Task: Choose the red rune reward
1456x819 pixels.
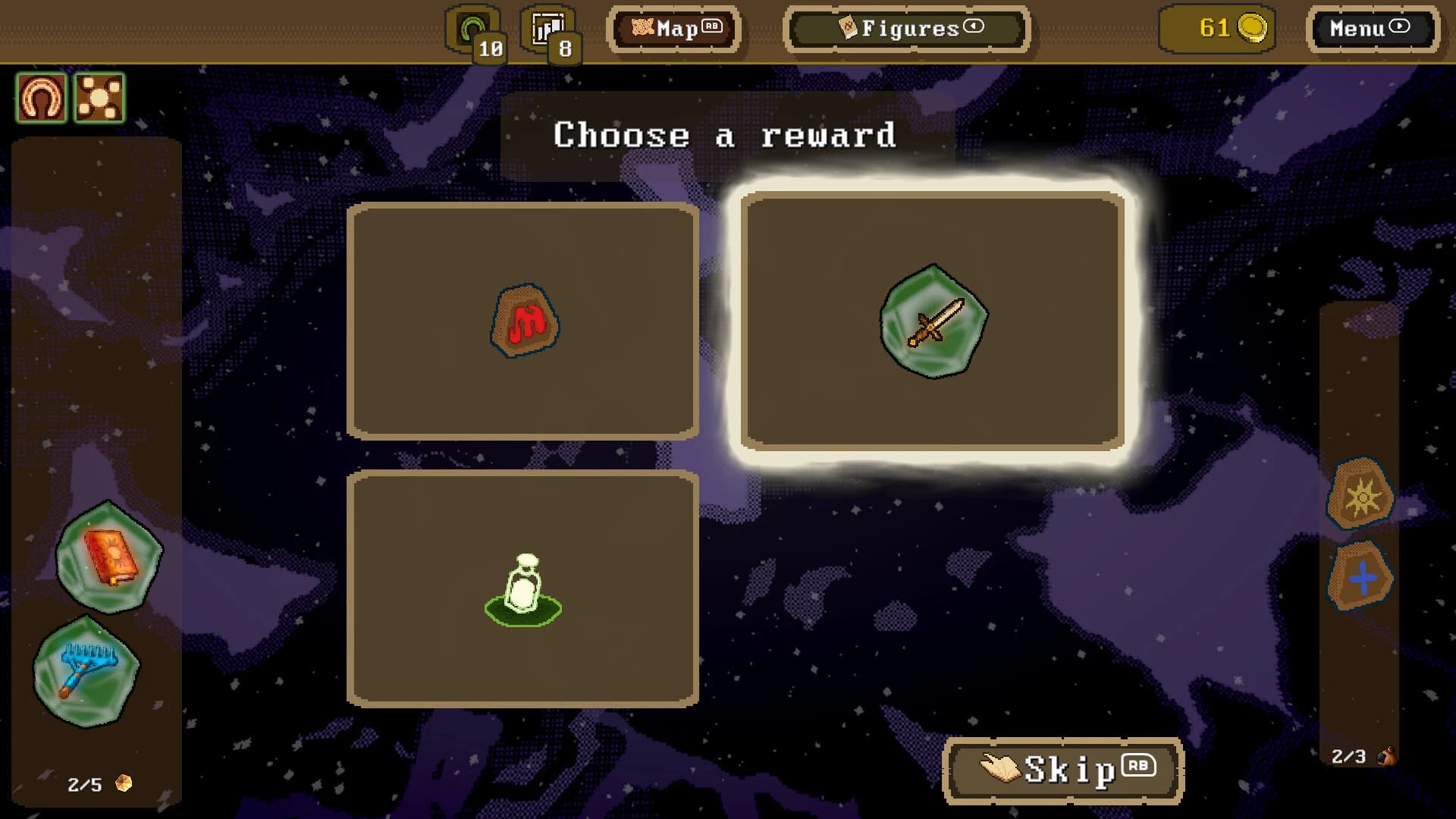Action: (x=523, y=318)
